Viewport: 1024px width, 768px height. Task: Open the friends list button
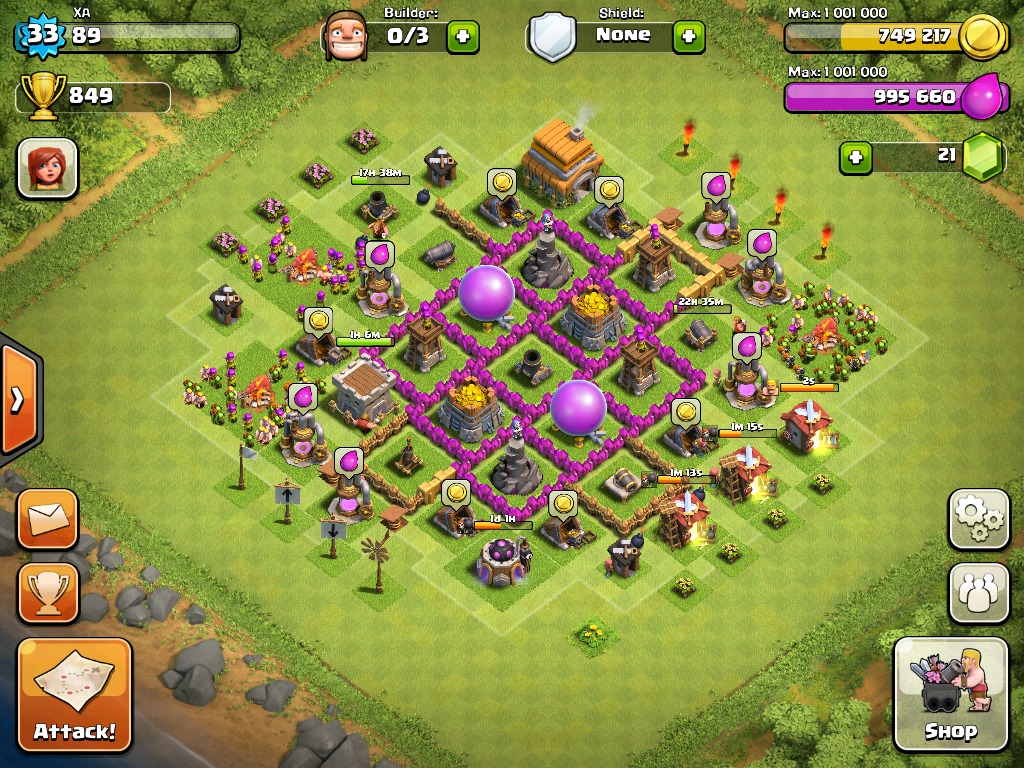979,593
